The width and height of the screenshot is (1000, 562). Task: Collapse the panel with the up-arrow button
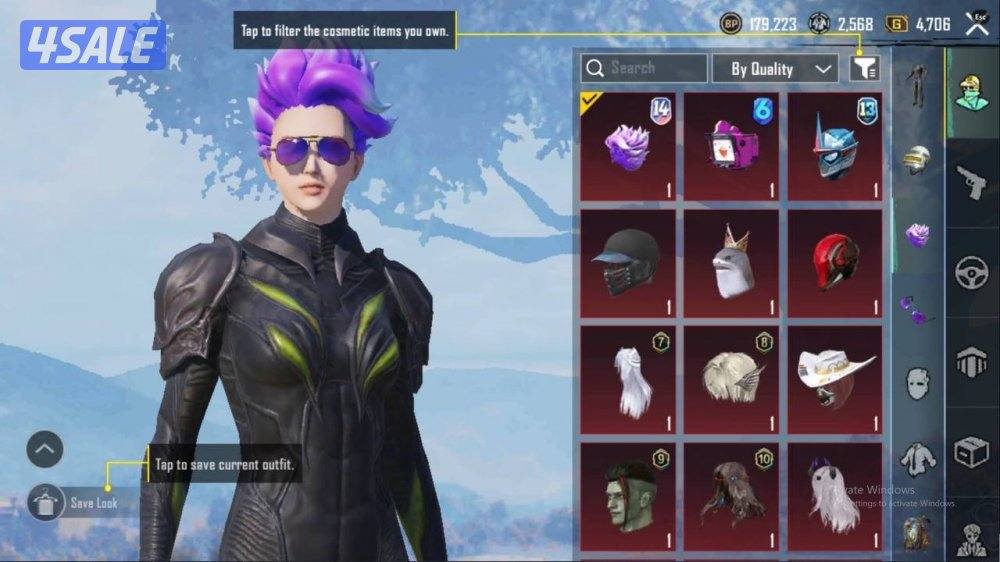pos(45,450)
